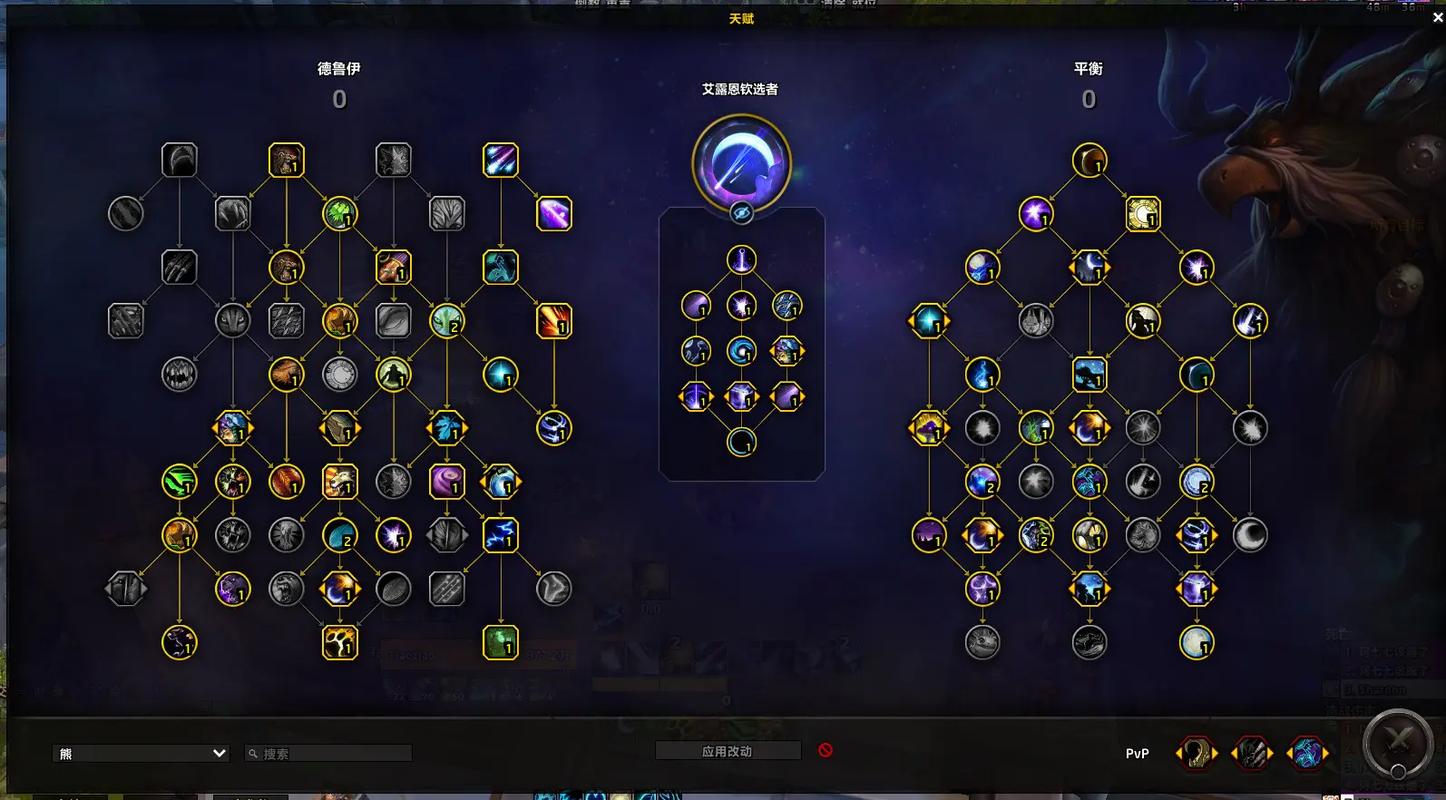Viewport: 1446px width, 800px height.
Task: Select the final circular talent at hero tree bottom
Action: 743,443
